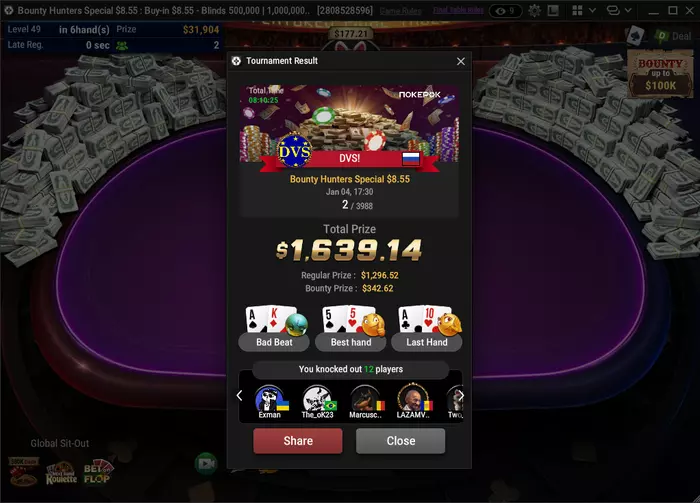Dismiss the result popup with the X
Screen dimensions: 700x503
pyautogui.click(x=461, y=61)
